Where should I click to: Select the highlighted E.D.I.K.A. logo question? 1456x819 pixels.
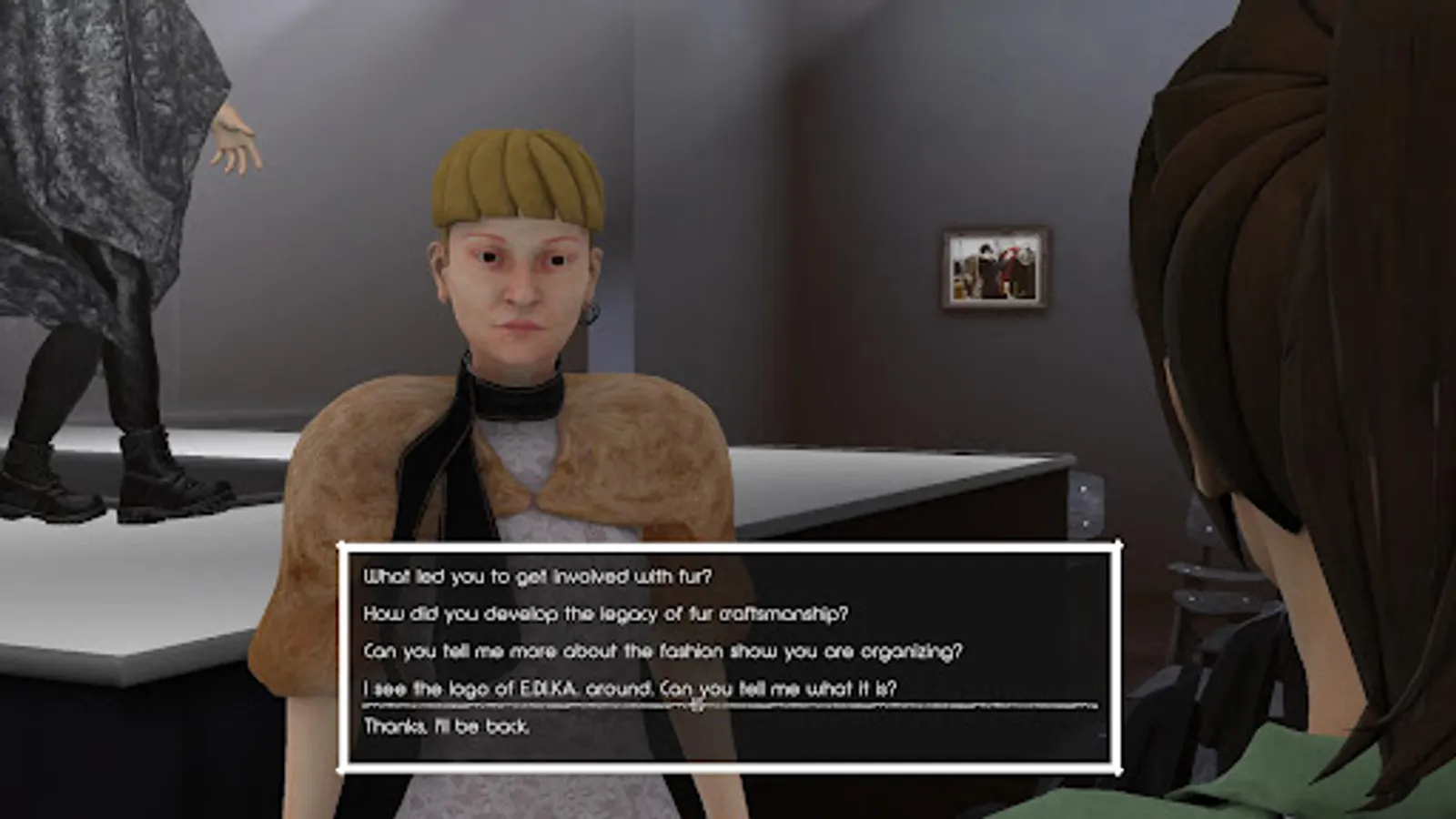(x=631, y=689)
